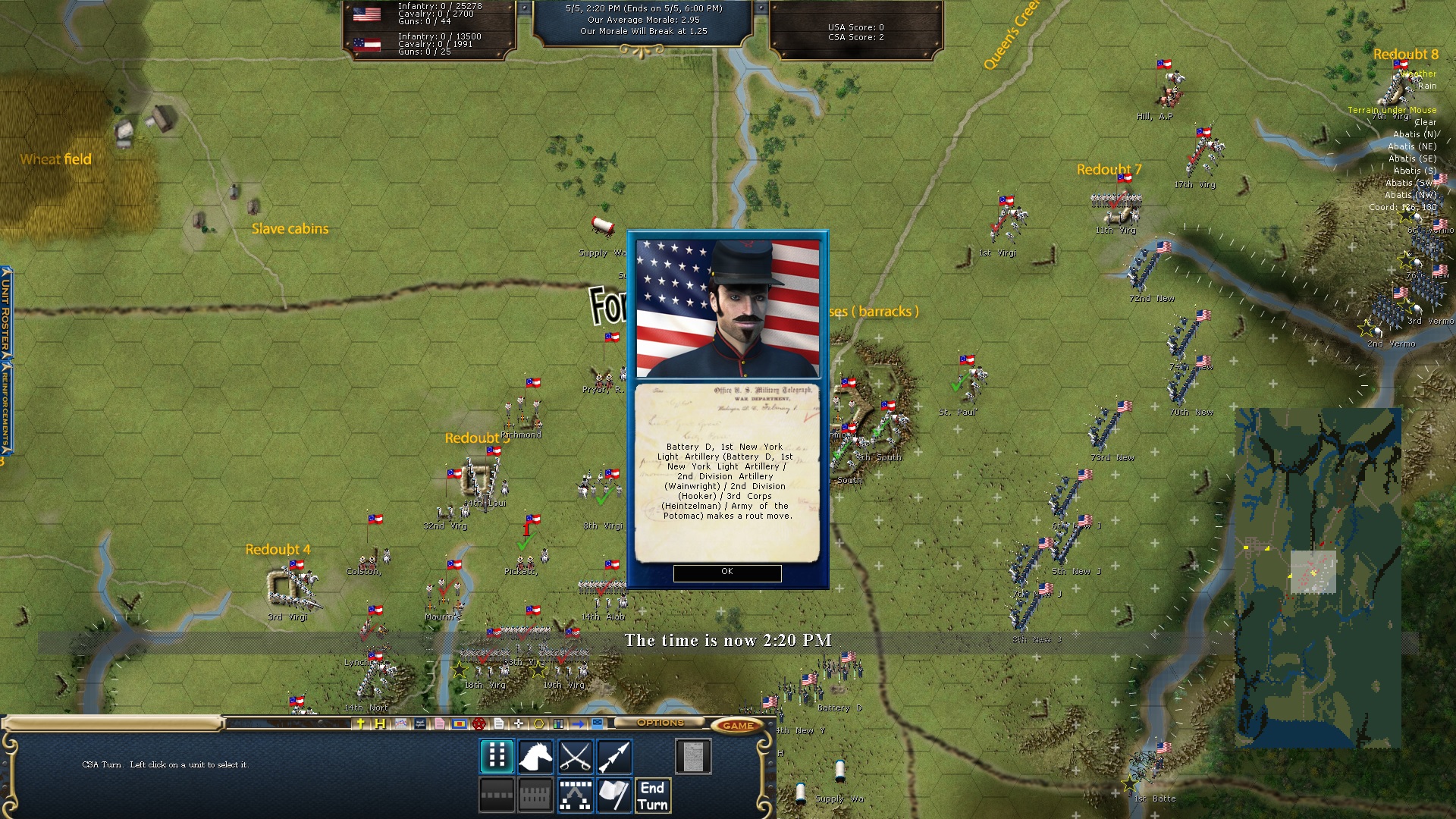This screenshot has height=819, width=1456.
Task: Toggle the yellow hexagon grid icon
Action: tap(538, 723)
